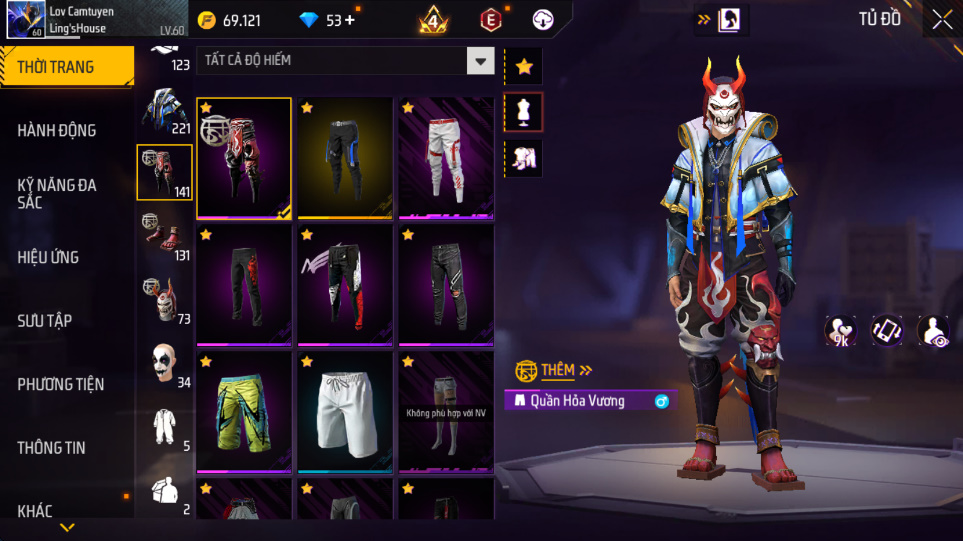
Task: Add diamonds with the plus button
Action: (350, 20)
